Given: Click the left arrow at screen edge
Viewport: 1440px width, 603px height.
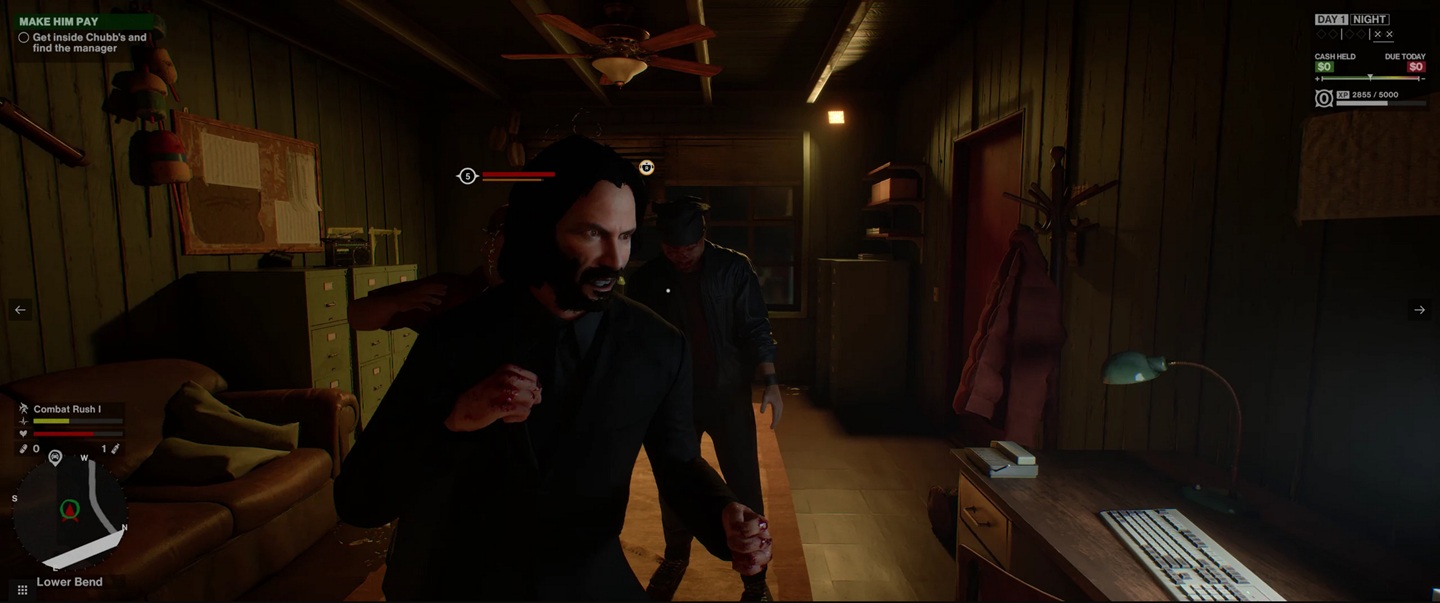Looking at the screenshot, I should [x=20, y=310].
